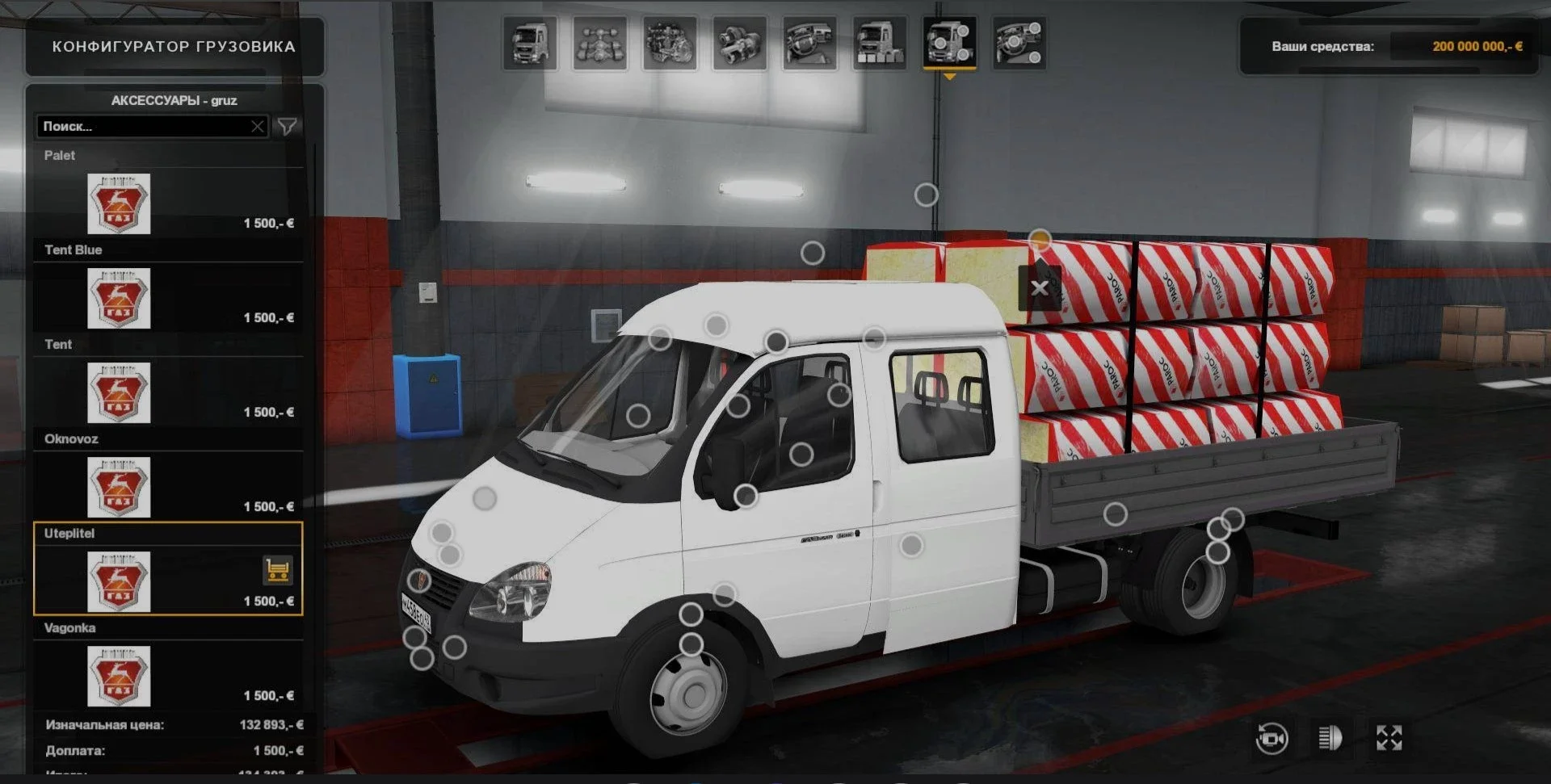Click the search filter icon
This screenshot has width=1551, height=784.
pos(287,127)
